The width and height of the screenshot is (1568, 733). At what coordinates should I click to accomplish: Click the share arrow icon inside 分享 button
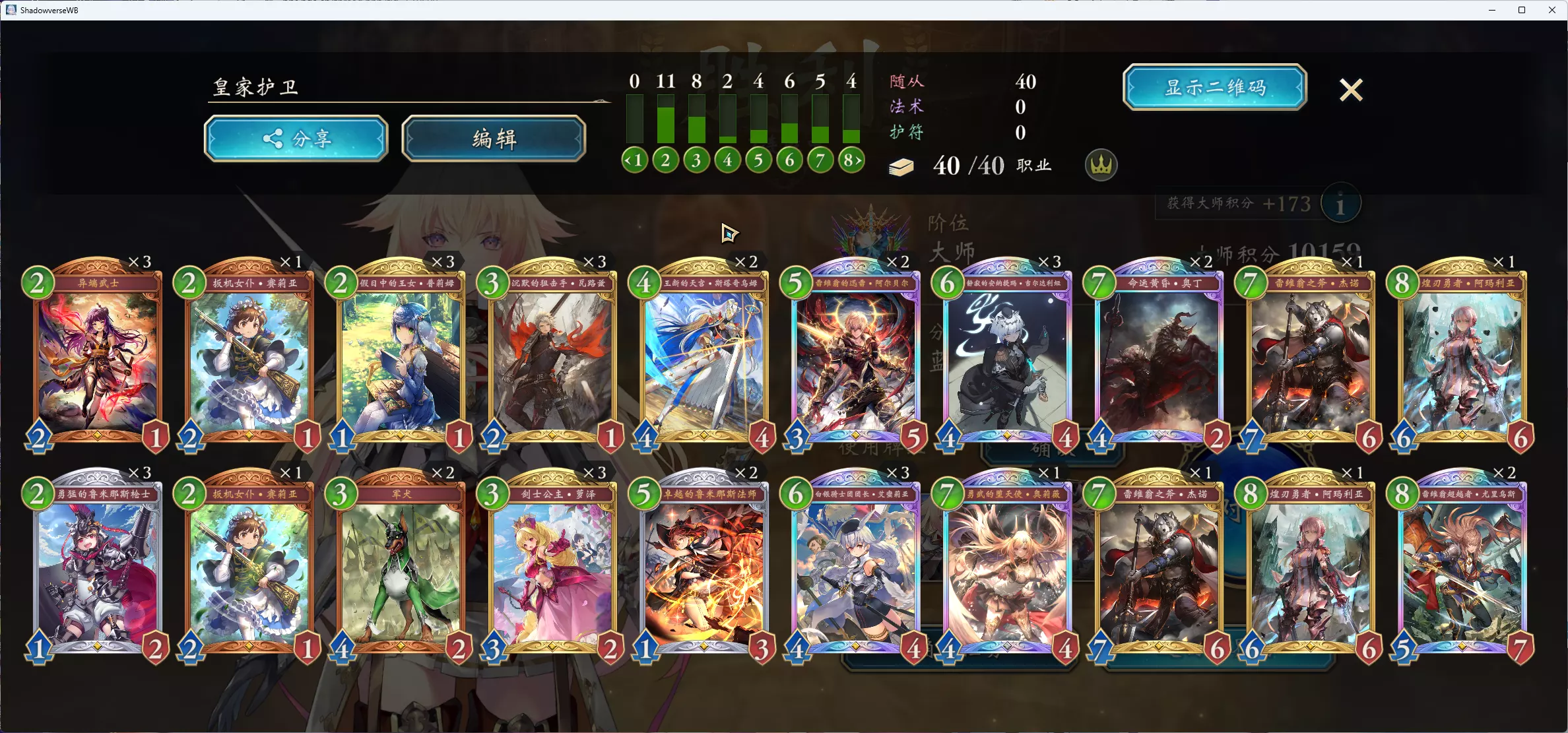[x=273, y=138]
